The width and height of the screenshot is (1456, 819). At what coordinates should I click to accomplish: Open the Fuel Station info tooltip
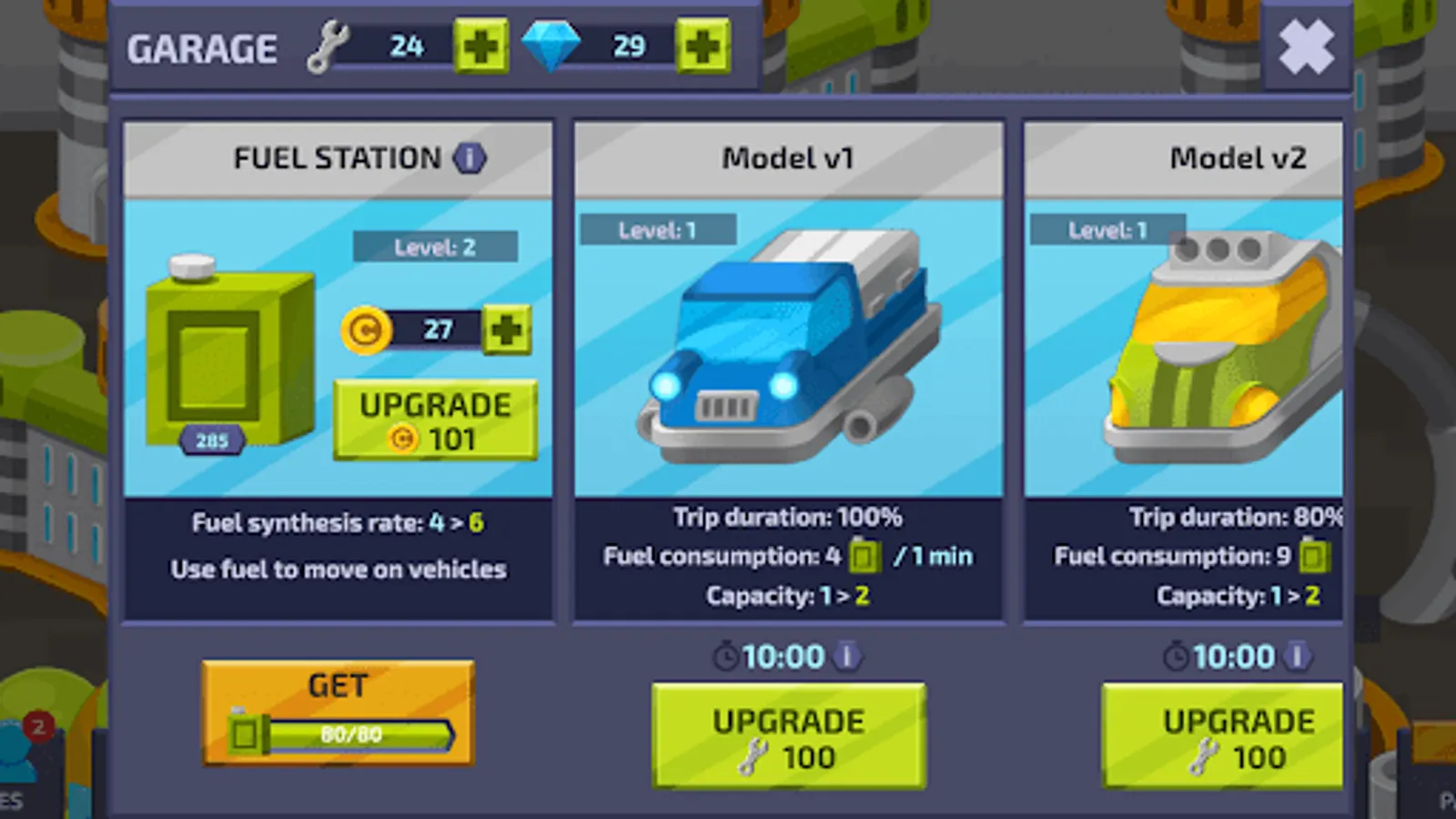pos(470,157)
